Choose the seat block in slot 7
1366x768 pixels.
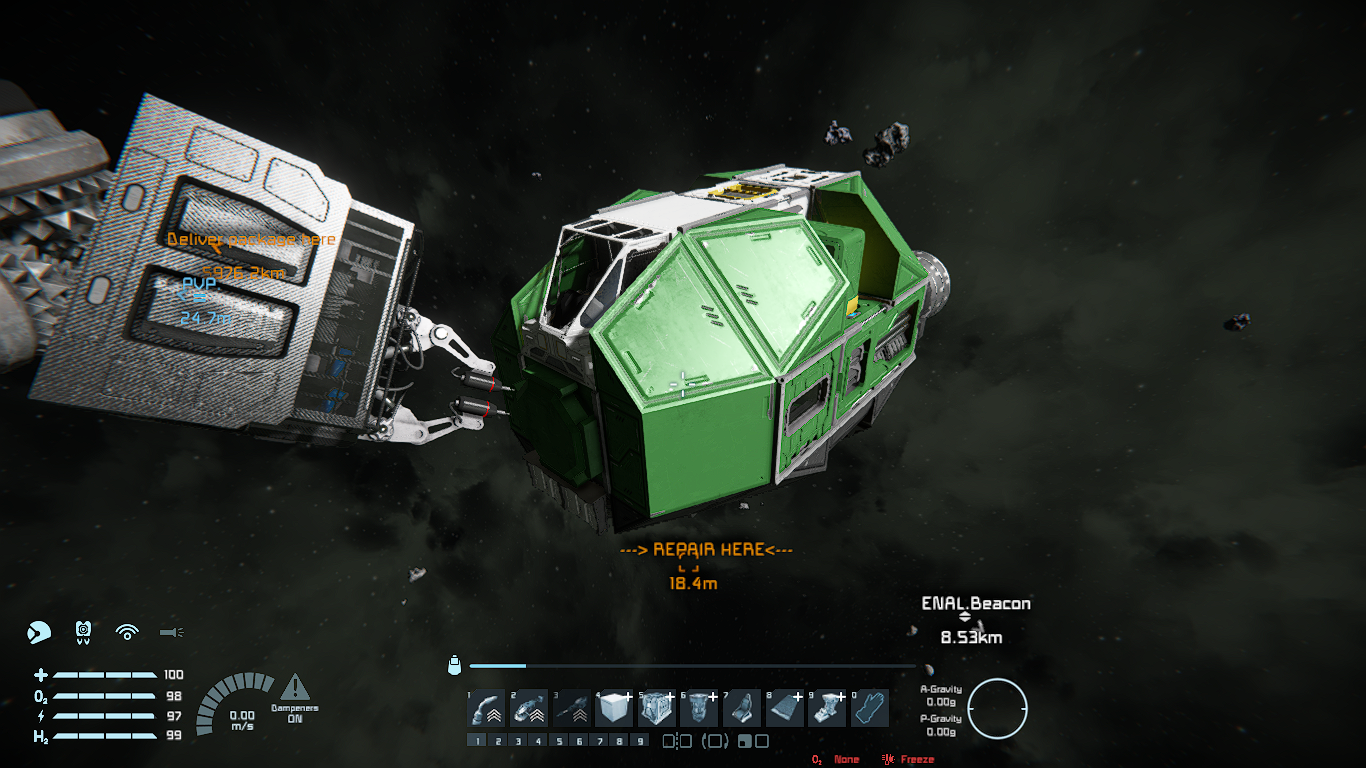click(741, 709)
